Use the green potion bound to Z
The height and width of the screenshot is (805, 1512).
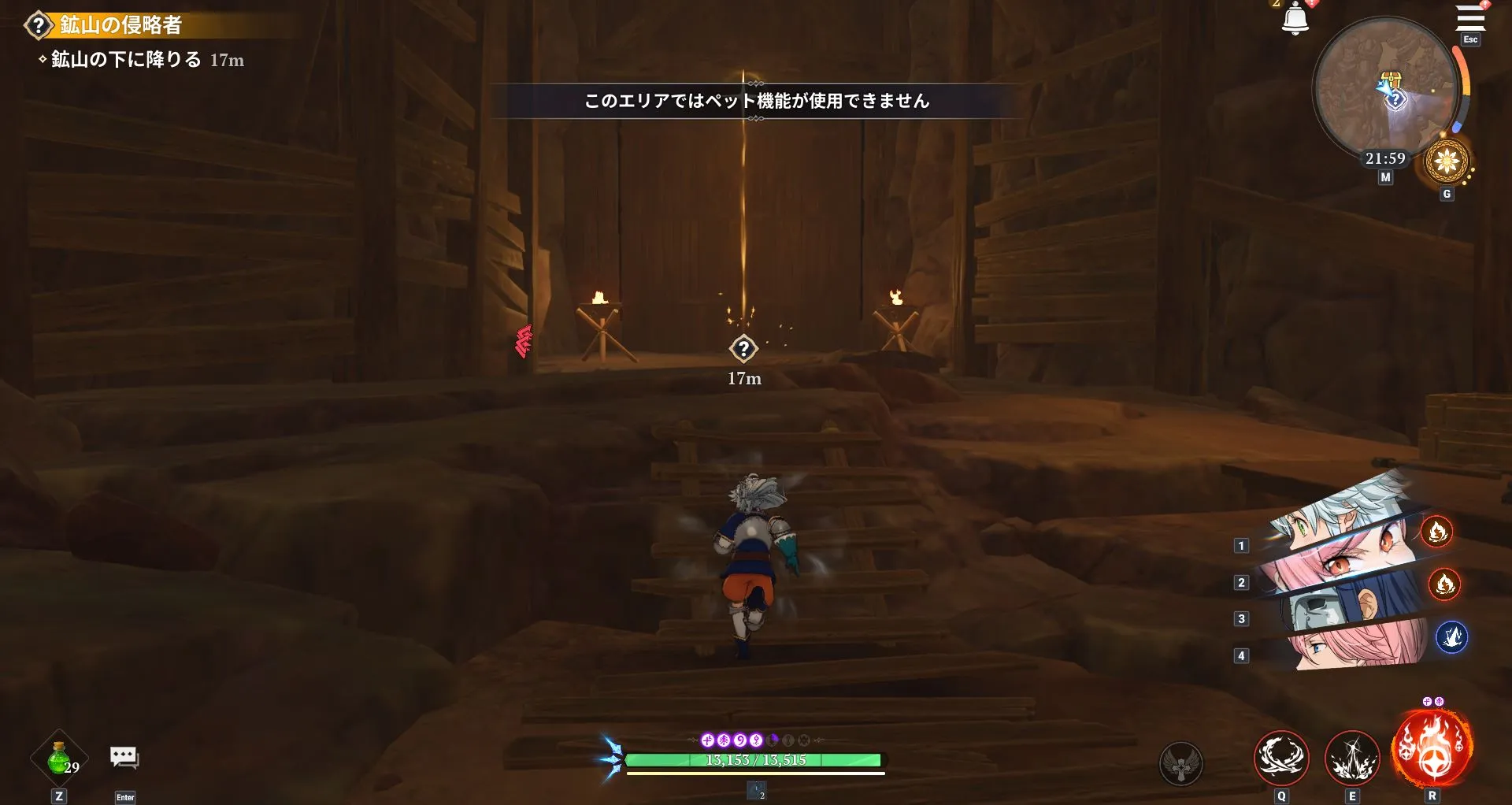click(x=59, y=756)
